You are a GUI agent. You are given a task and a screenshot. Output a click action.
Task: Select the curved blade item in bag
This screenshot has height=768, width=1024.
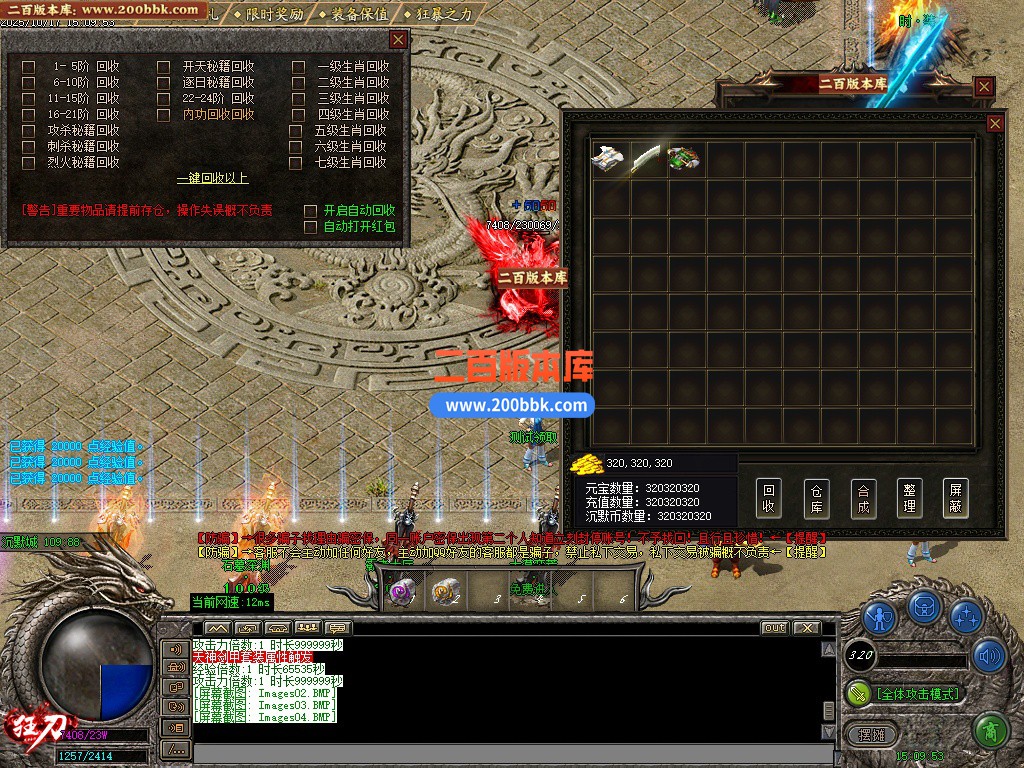(x=645, y=159)
